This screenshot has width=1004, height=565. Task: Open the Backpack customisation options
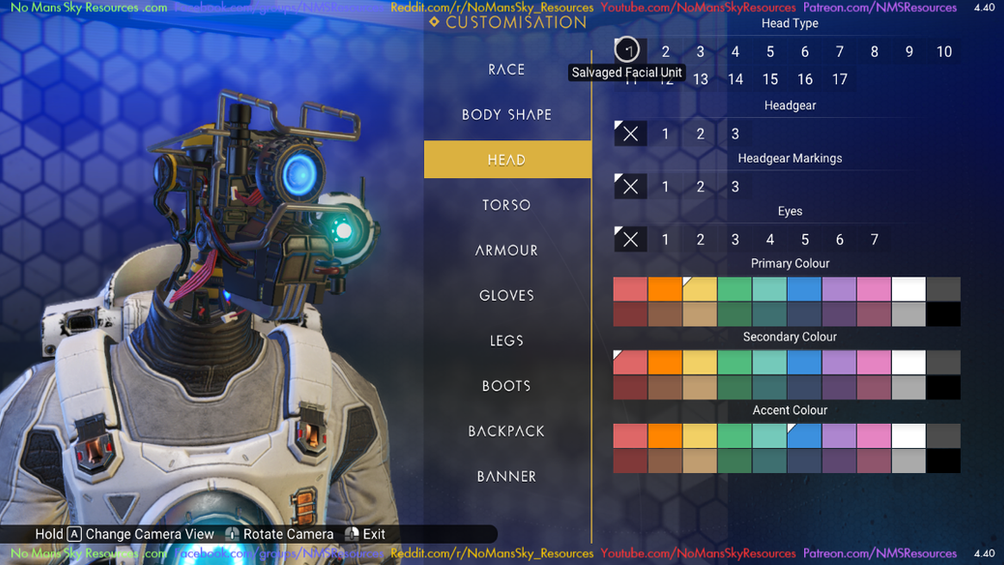[507, 431]
